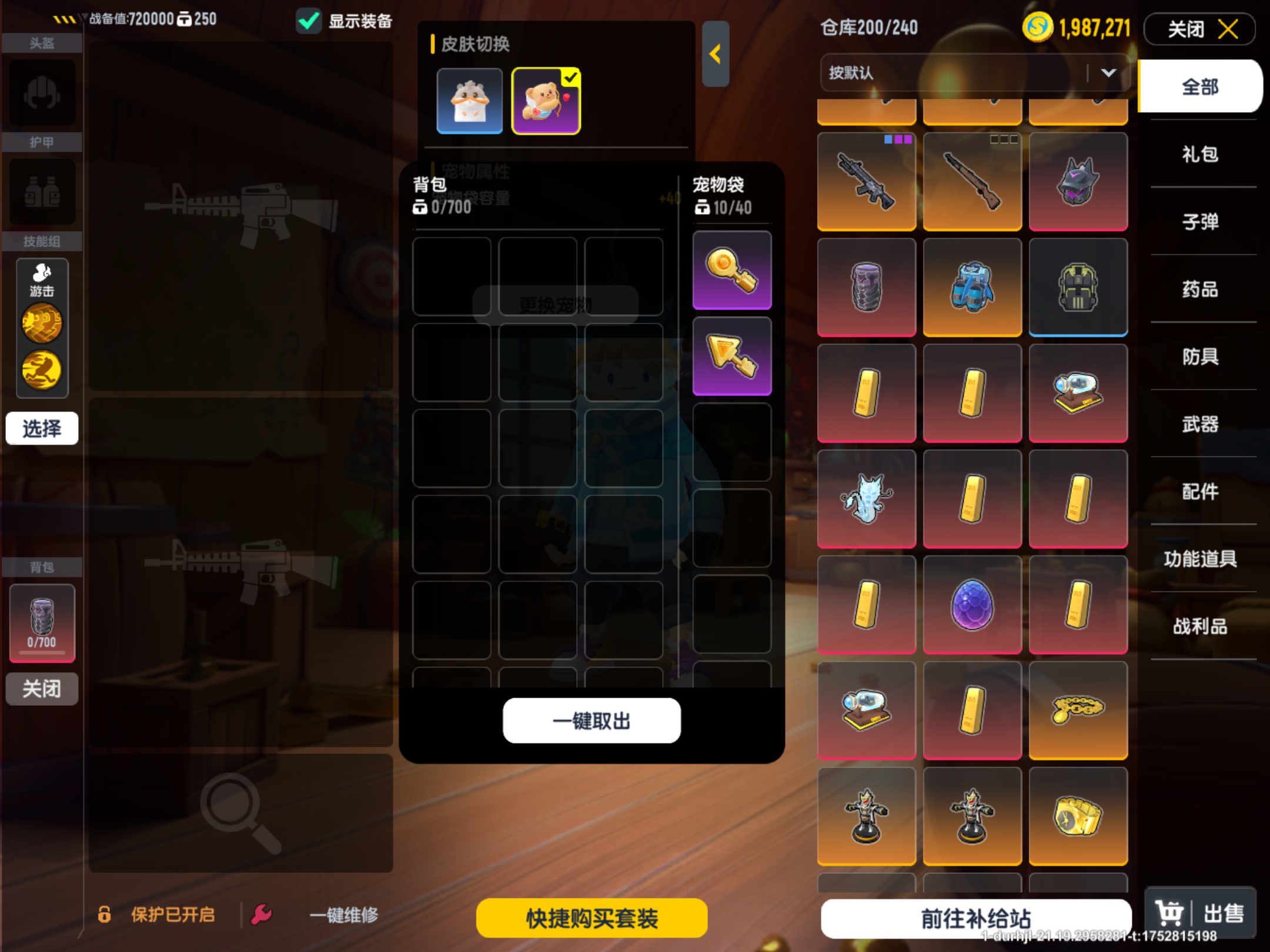Select the purple dragon egg in warehouse

click(972, 604)
